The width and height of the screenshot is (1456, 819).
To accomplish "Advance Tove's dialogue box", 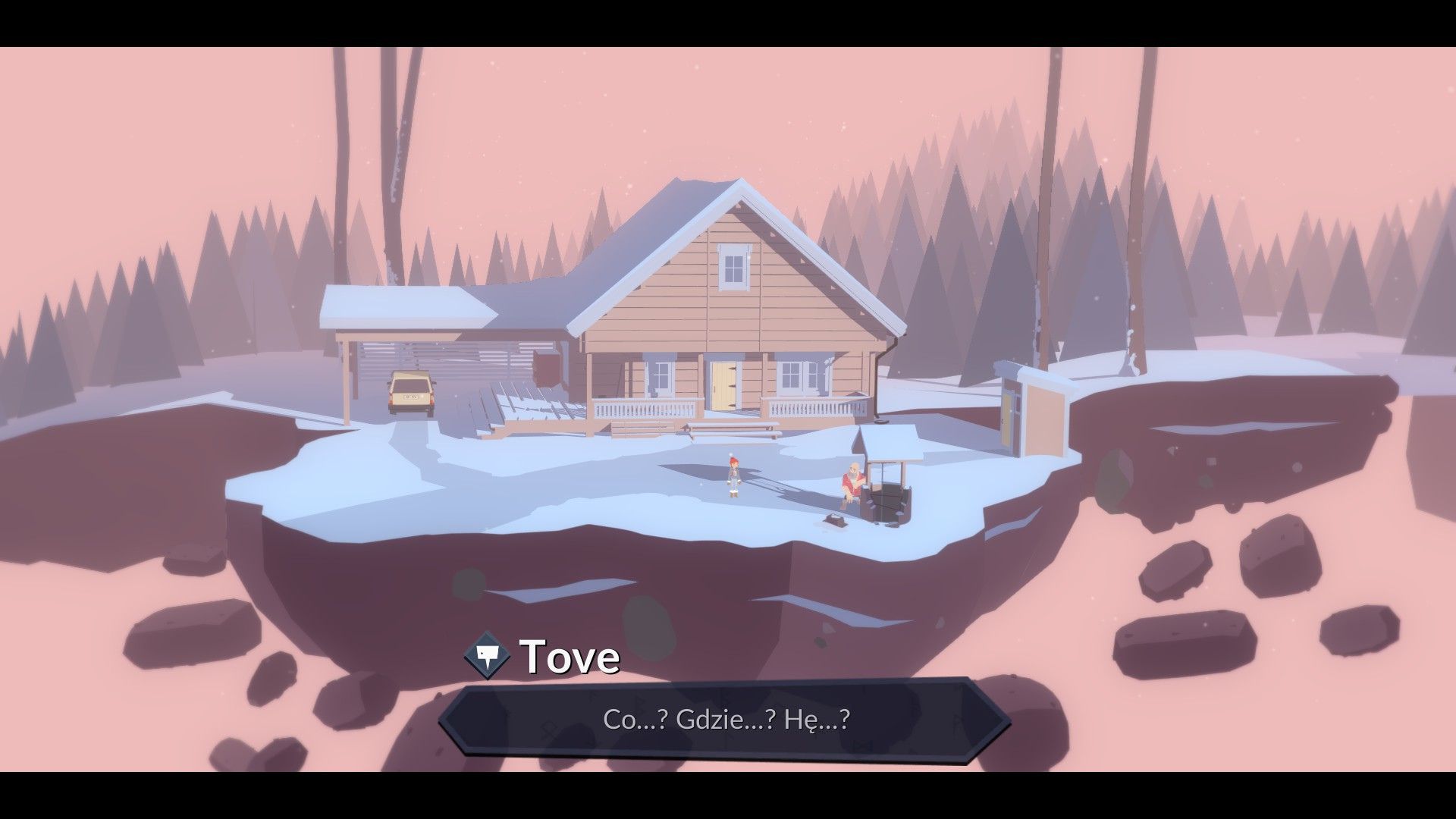I will [725, 719].
